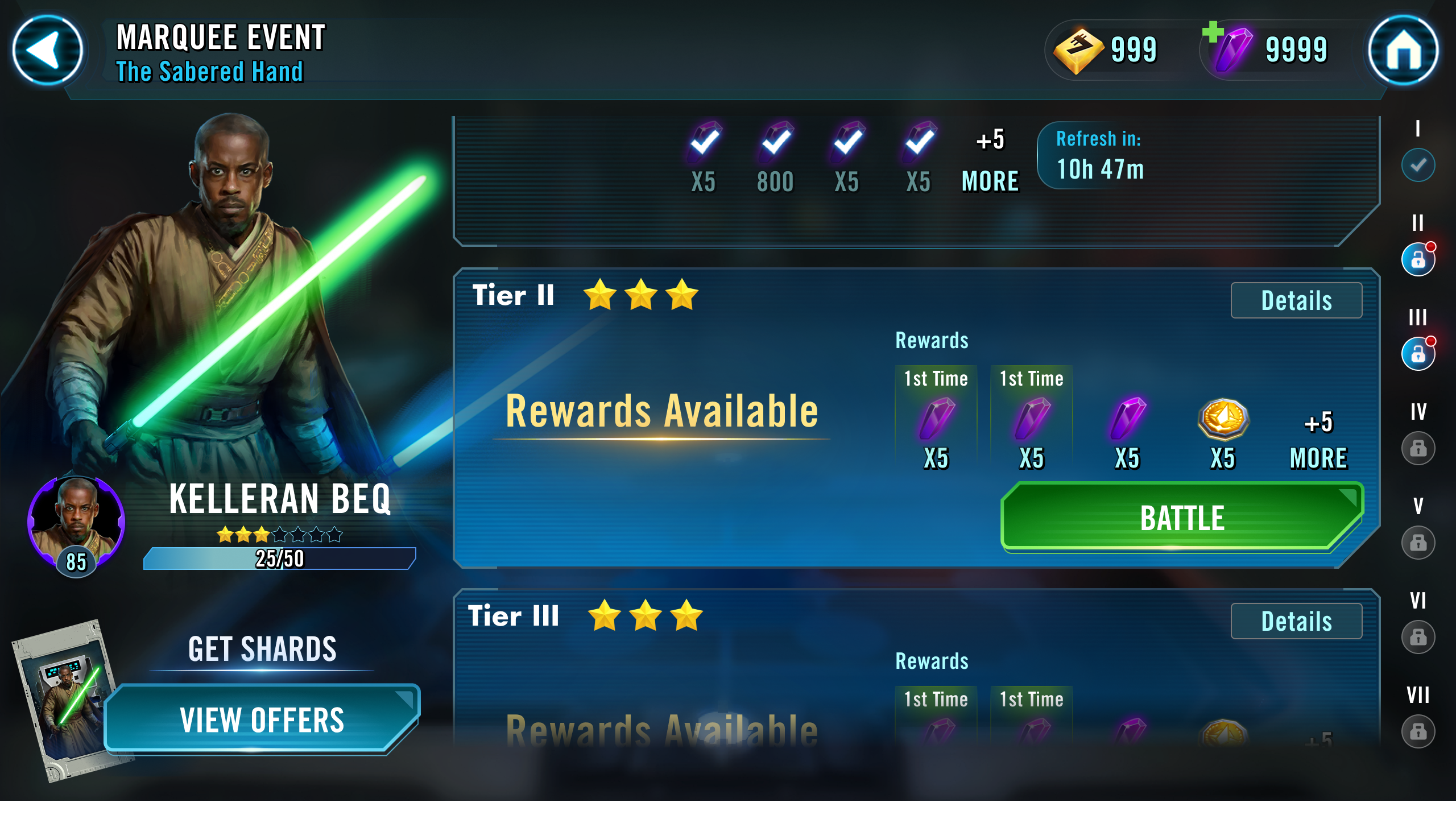Tap the lock icon on Tier IV sidebar
Screen dimensions: 1456x819
(x=1417, y=449)
